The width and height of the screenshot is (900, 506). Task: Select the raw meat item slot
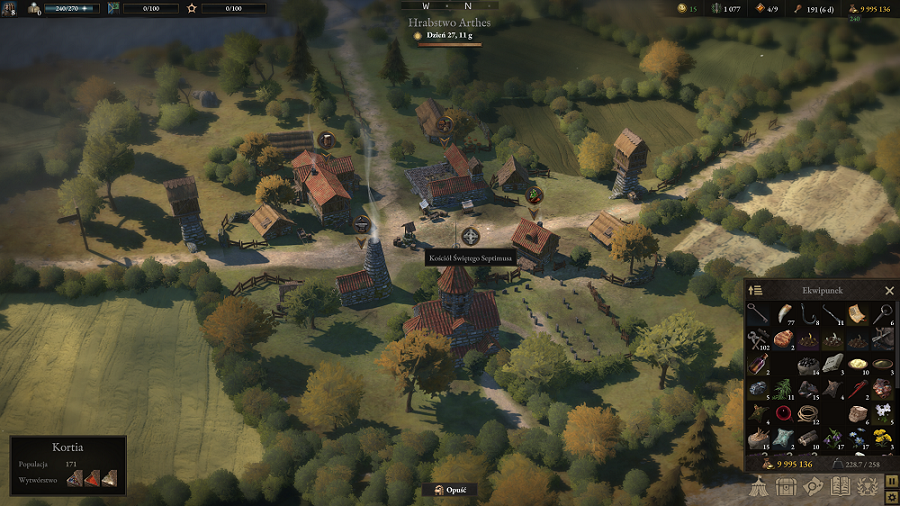pos(783,340)
